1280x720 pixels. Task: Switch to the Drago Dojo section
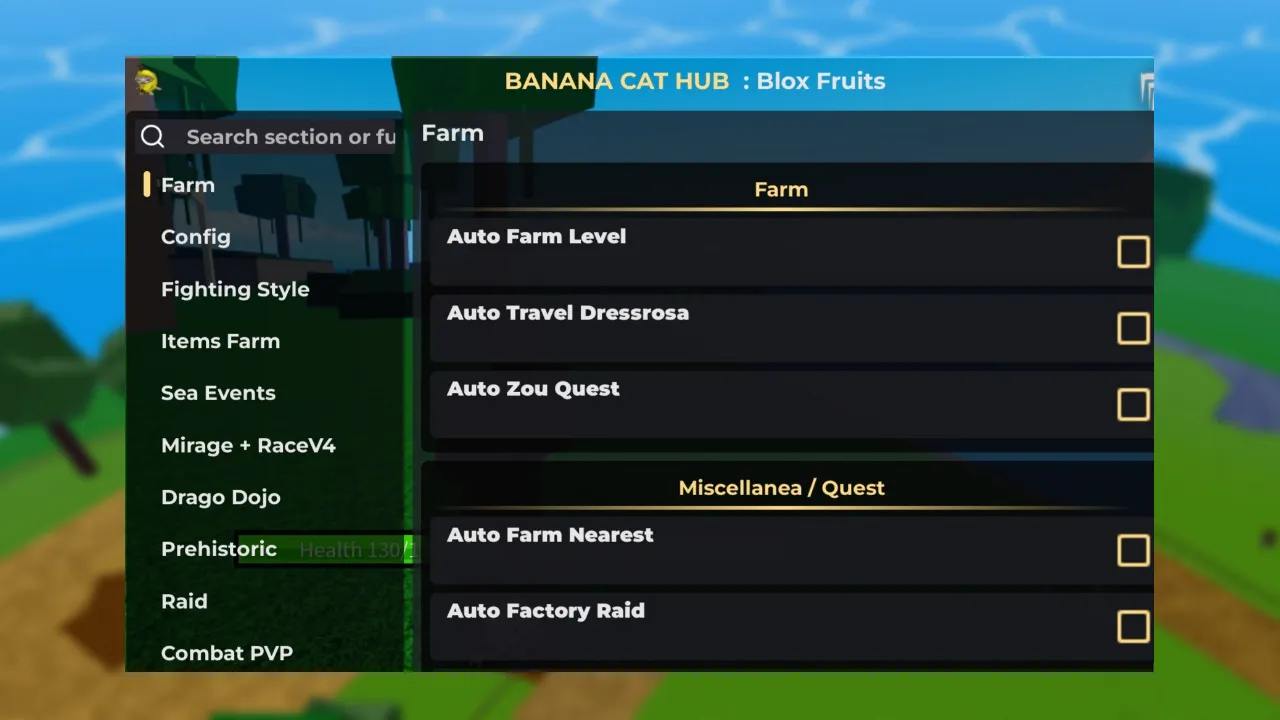(x=220, y=497)
